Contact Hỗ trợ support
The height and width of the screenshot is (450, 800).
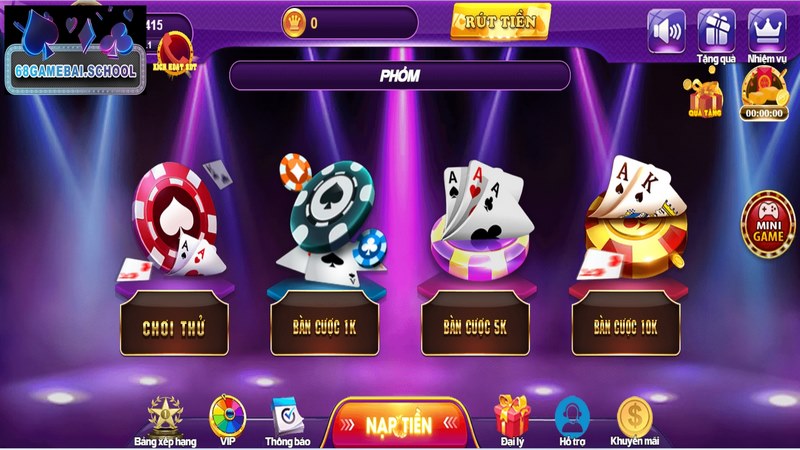point(572,419)
